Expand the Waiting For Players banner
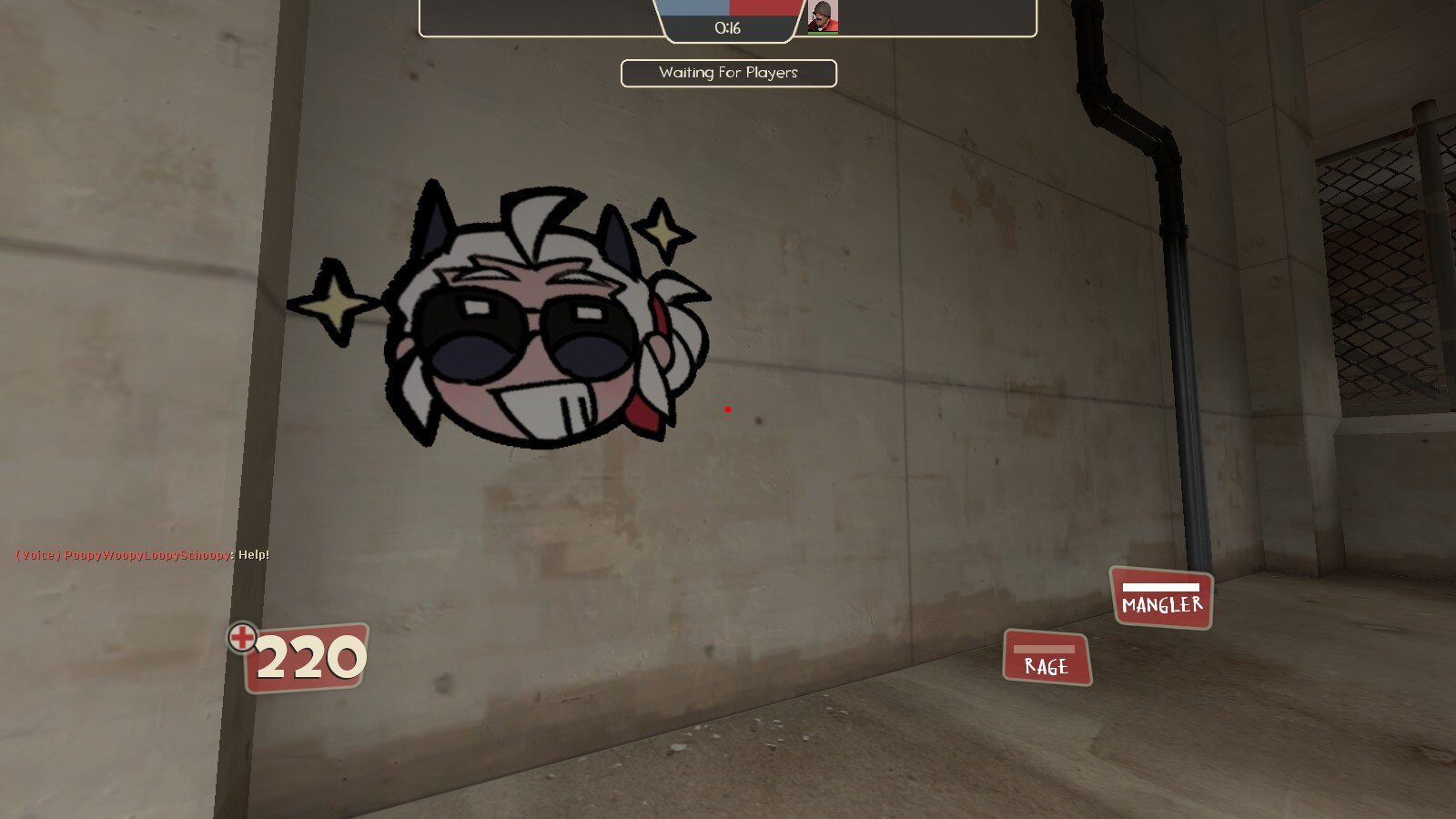 pos(728,72)
